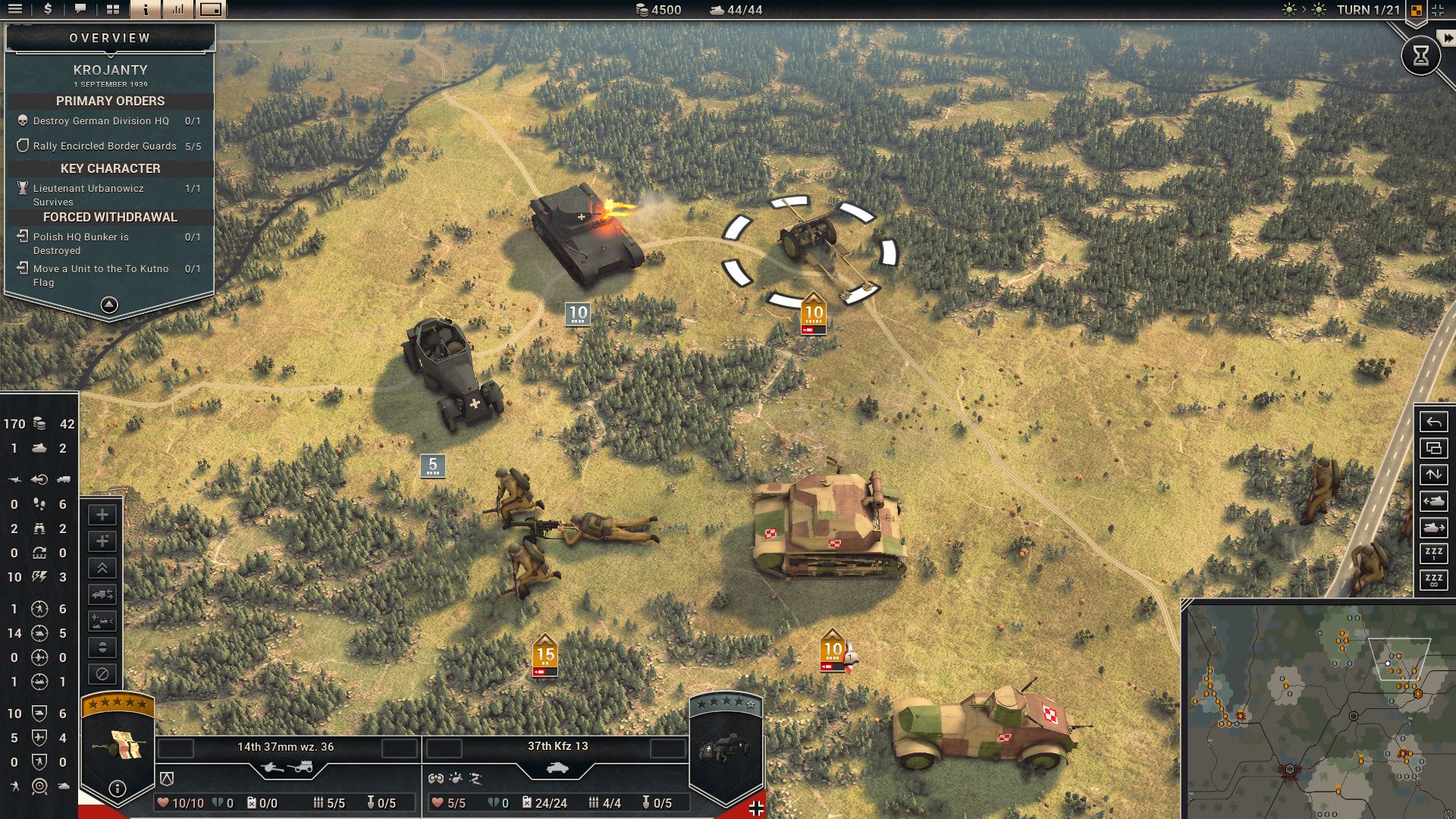End the current turn with the hourglass button
This screenshot has height=819, width=1456.
click(1421, 55)
